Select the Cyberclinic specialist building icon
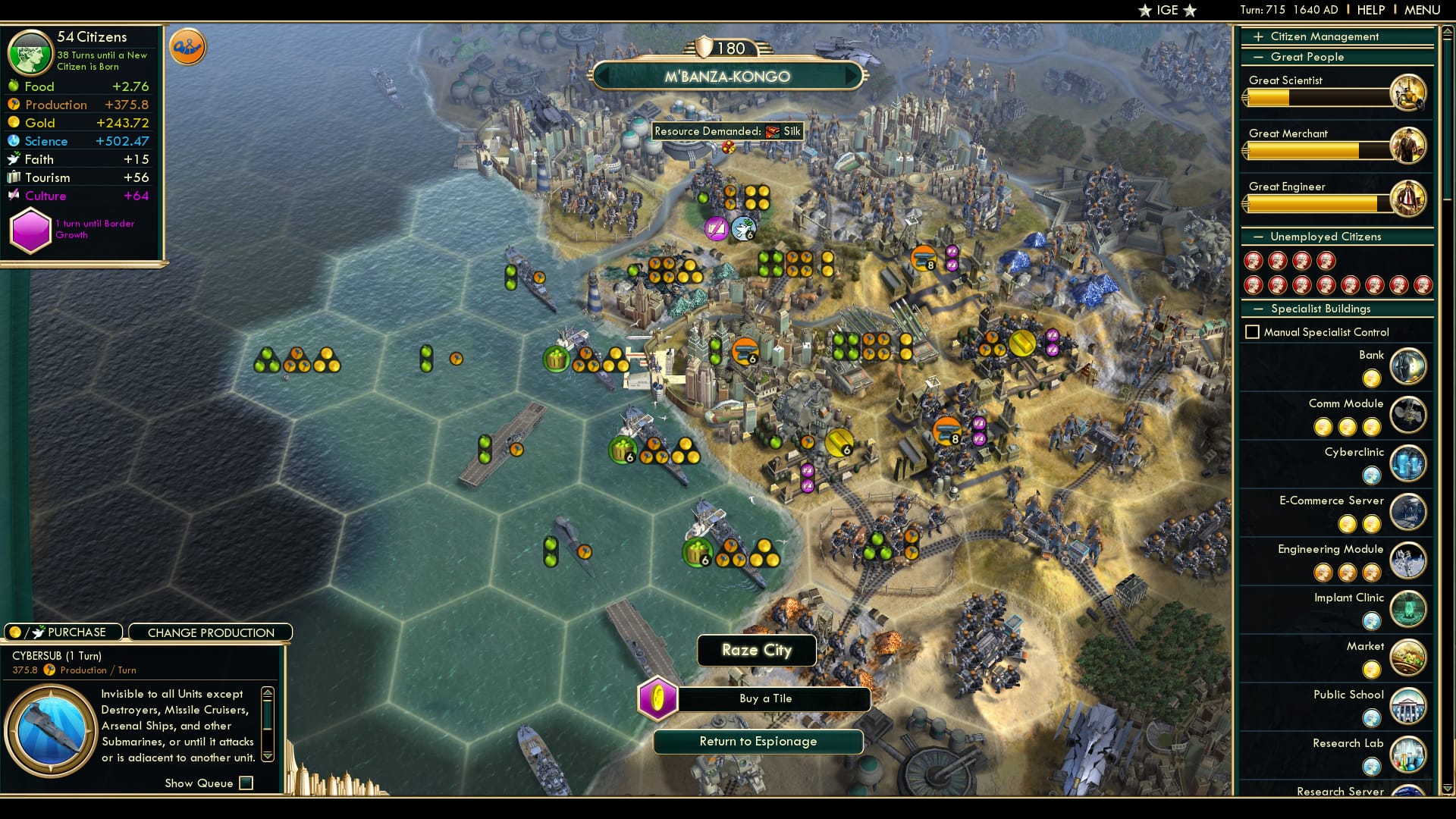Screen dimensions: 1456x819 [x=1409, y=463]
